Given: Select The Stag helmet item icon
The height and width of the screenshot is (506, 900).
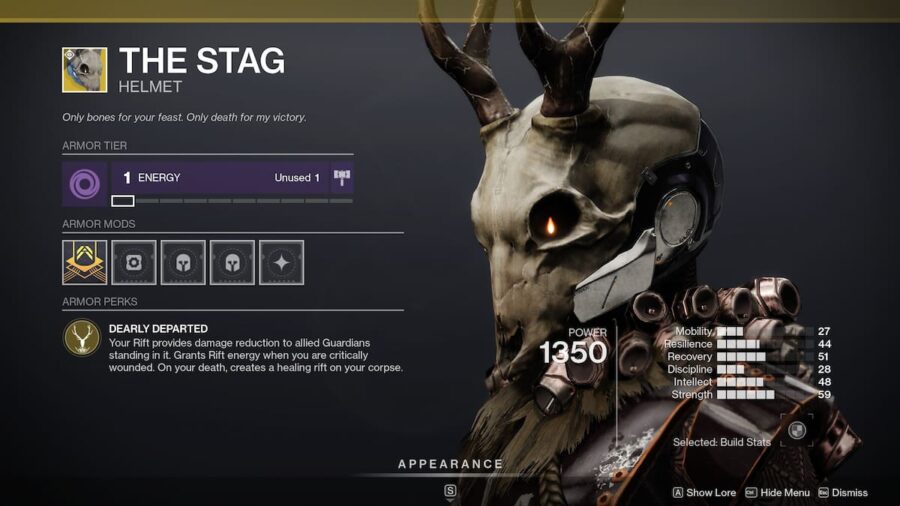Looking at the screenshot, I should click(x=84, y=70).
